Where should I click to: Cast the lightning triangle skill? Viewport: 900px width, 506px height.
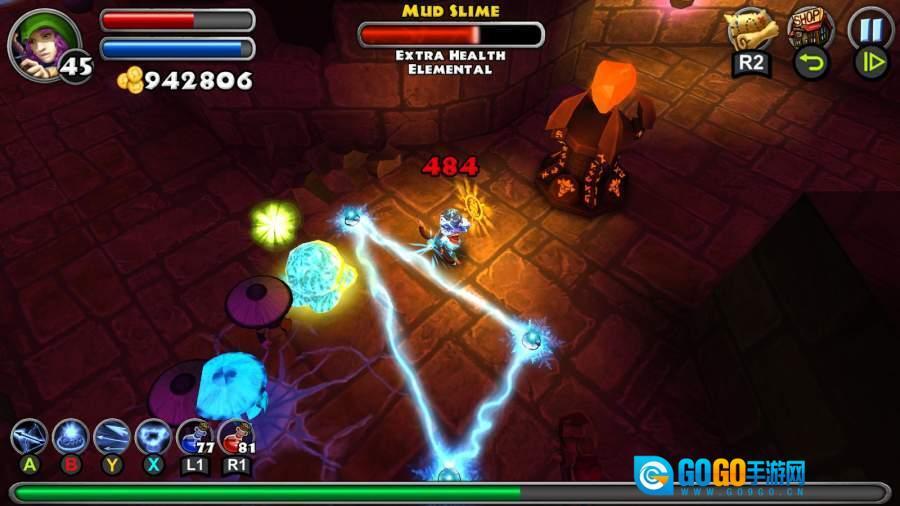[153, 437]
